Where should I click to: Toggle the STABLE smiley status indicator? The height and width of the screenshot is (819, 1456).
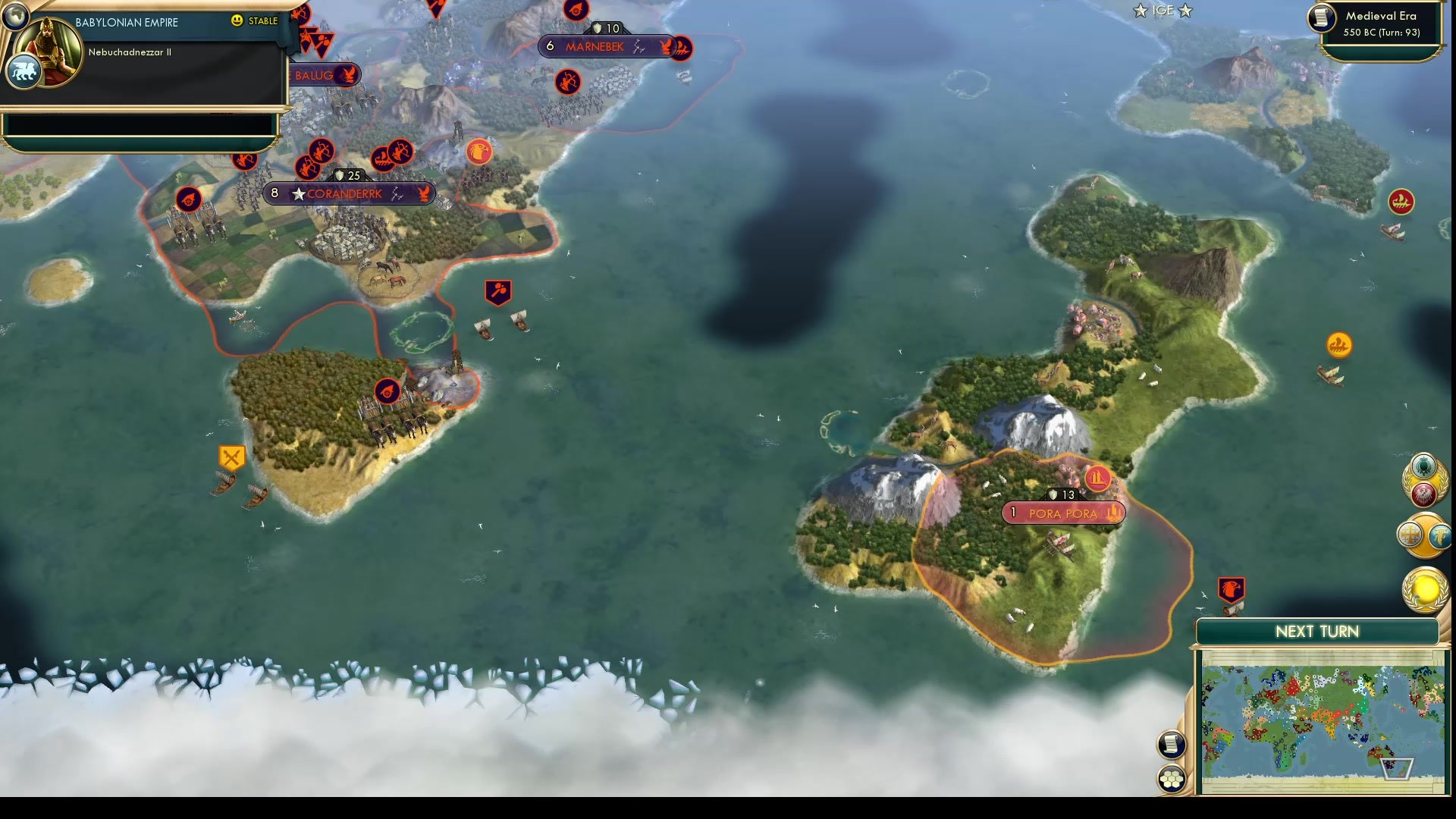click(237, 21)
